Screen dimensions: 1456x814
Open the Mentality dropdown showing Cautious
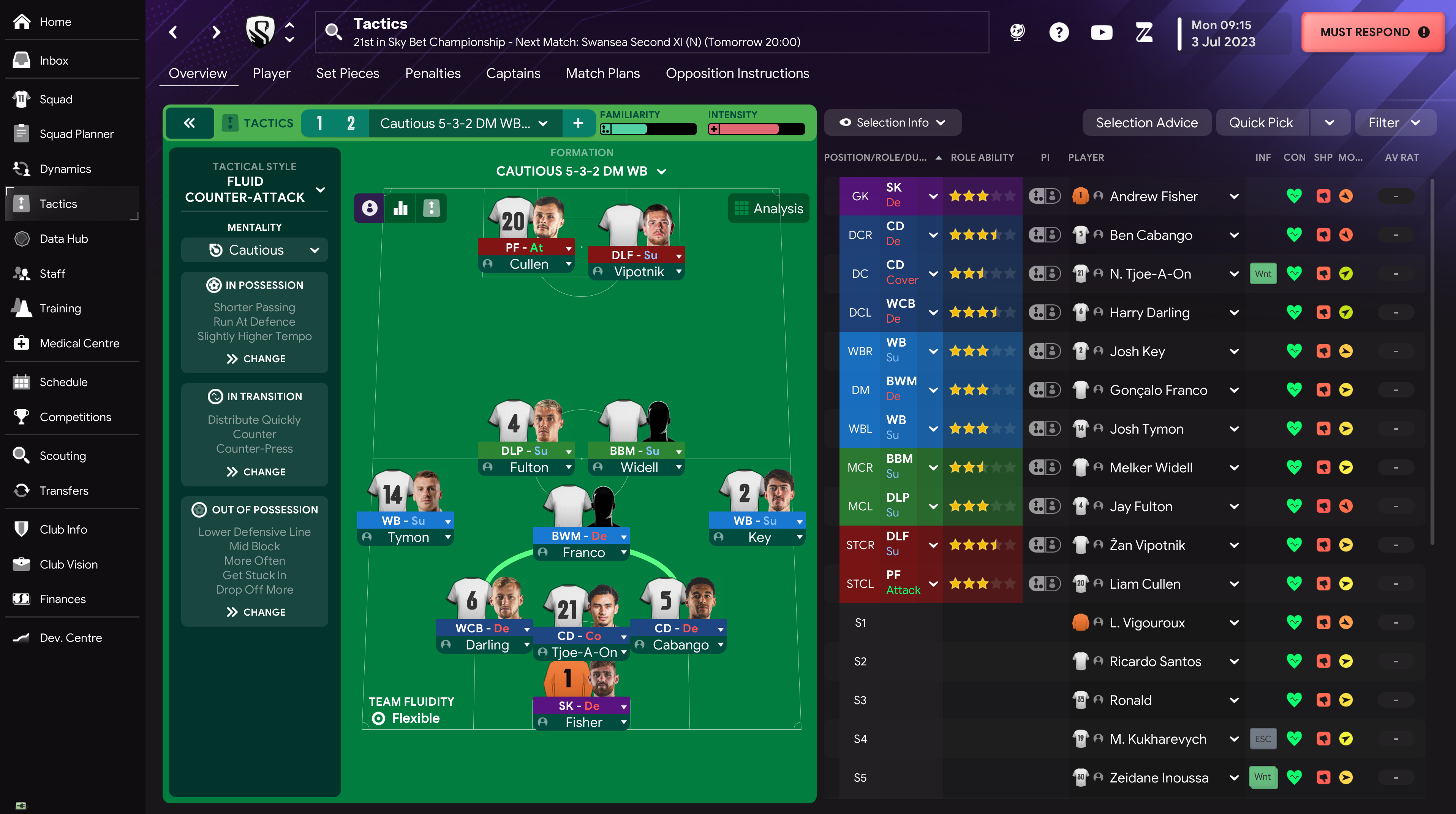[x=255, y=250]
